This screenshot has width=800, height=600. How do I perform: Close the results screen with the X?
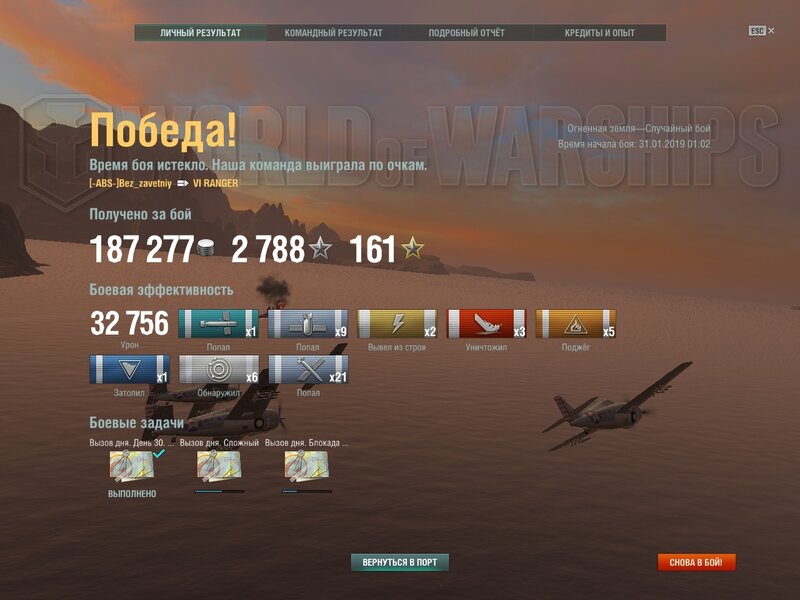[771, 31]
